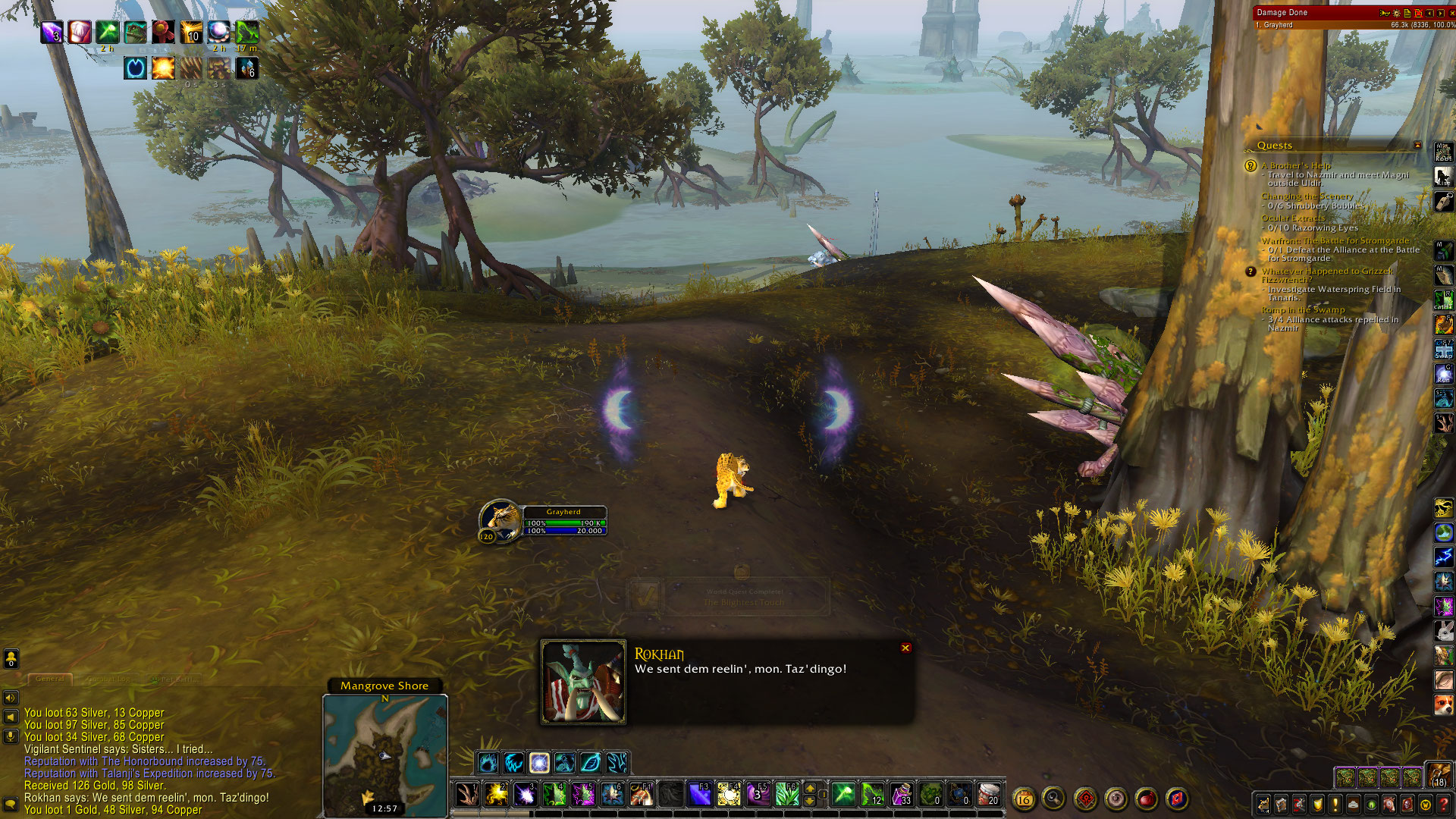Open the chat menu speech bubble button

click(11, 803)
